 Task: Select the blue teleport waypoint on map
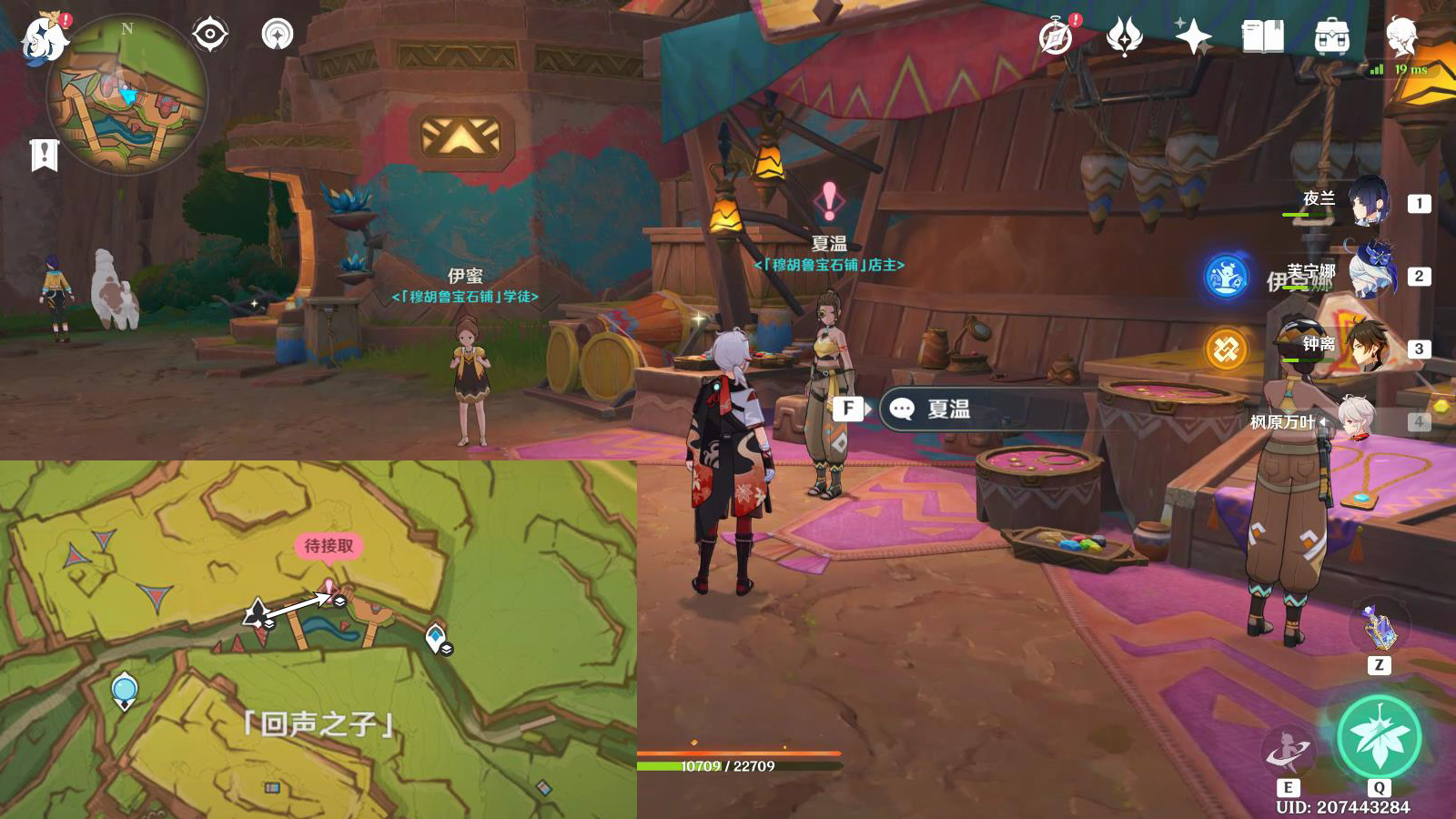pyautogui.click(x=124, y=690)
